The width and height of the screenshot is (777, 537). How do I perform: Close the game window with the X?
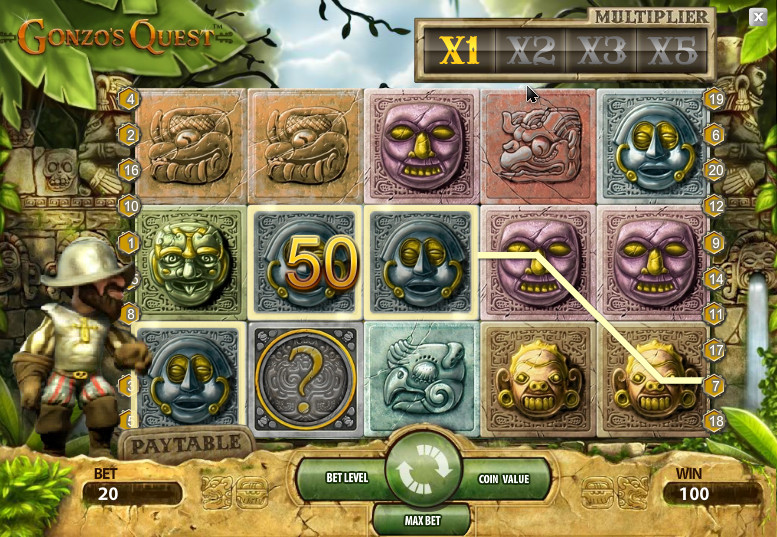tap(758, 17)
